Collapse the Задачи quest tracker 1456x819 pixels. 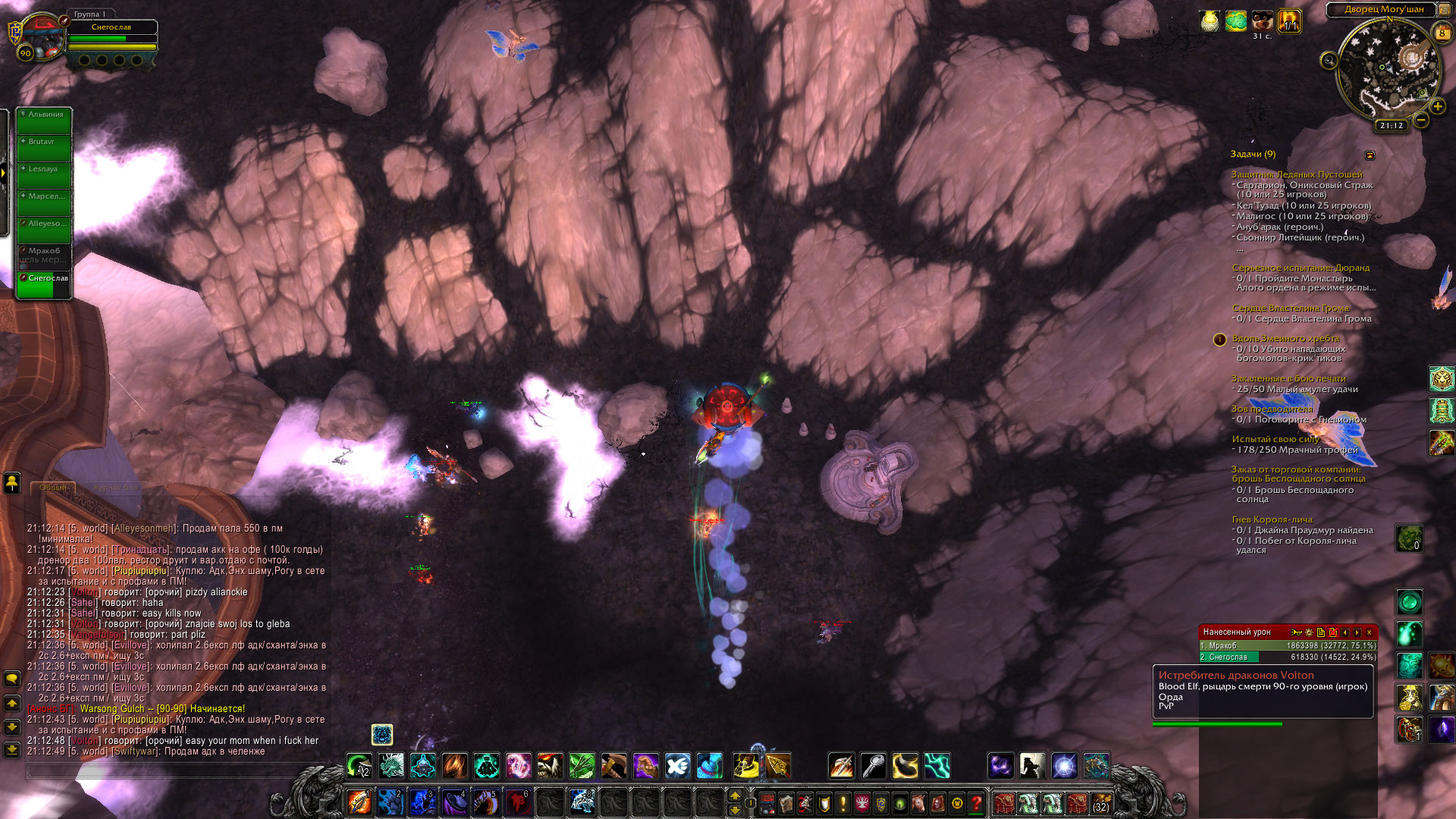pyautogui.click(x=1370, y=155)
